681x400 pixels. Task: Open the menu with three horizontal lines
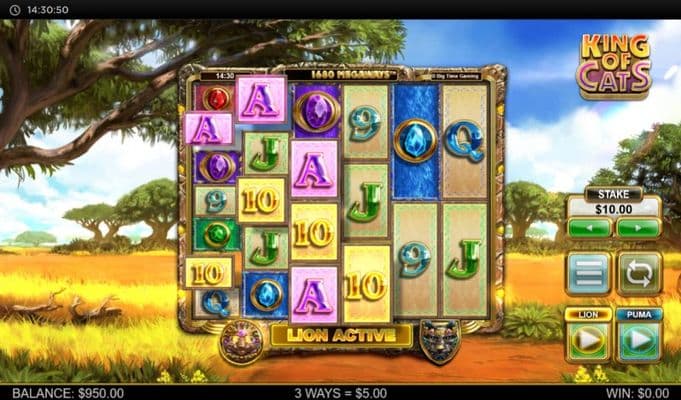pos(589,273)
